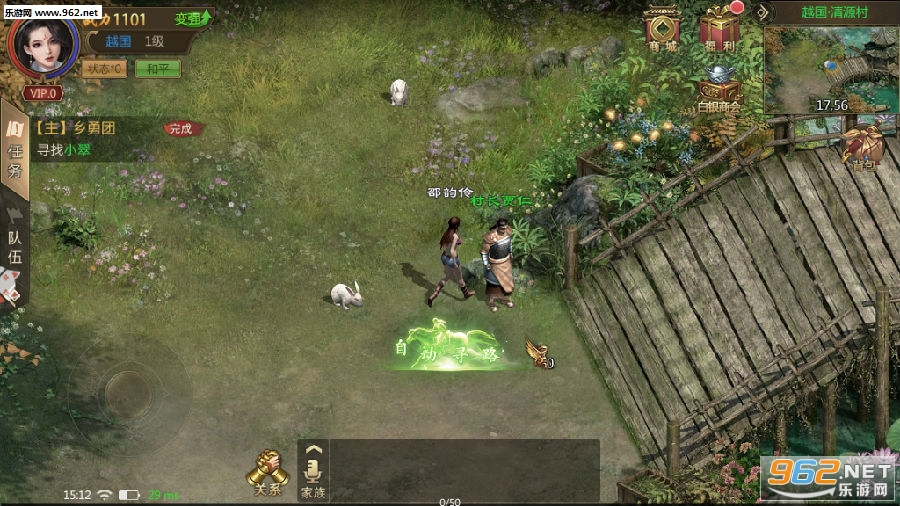The width and height of the screenshot is (900, 506).
Task: Switch to the 队伍 team tab
Action: (15, 247)
